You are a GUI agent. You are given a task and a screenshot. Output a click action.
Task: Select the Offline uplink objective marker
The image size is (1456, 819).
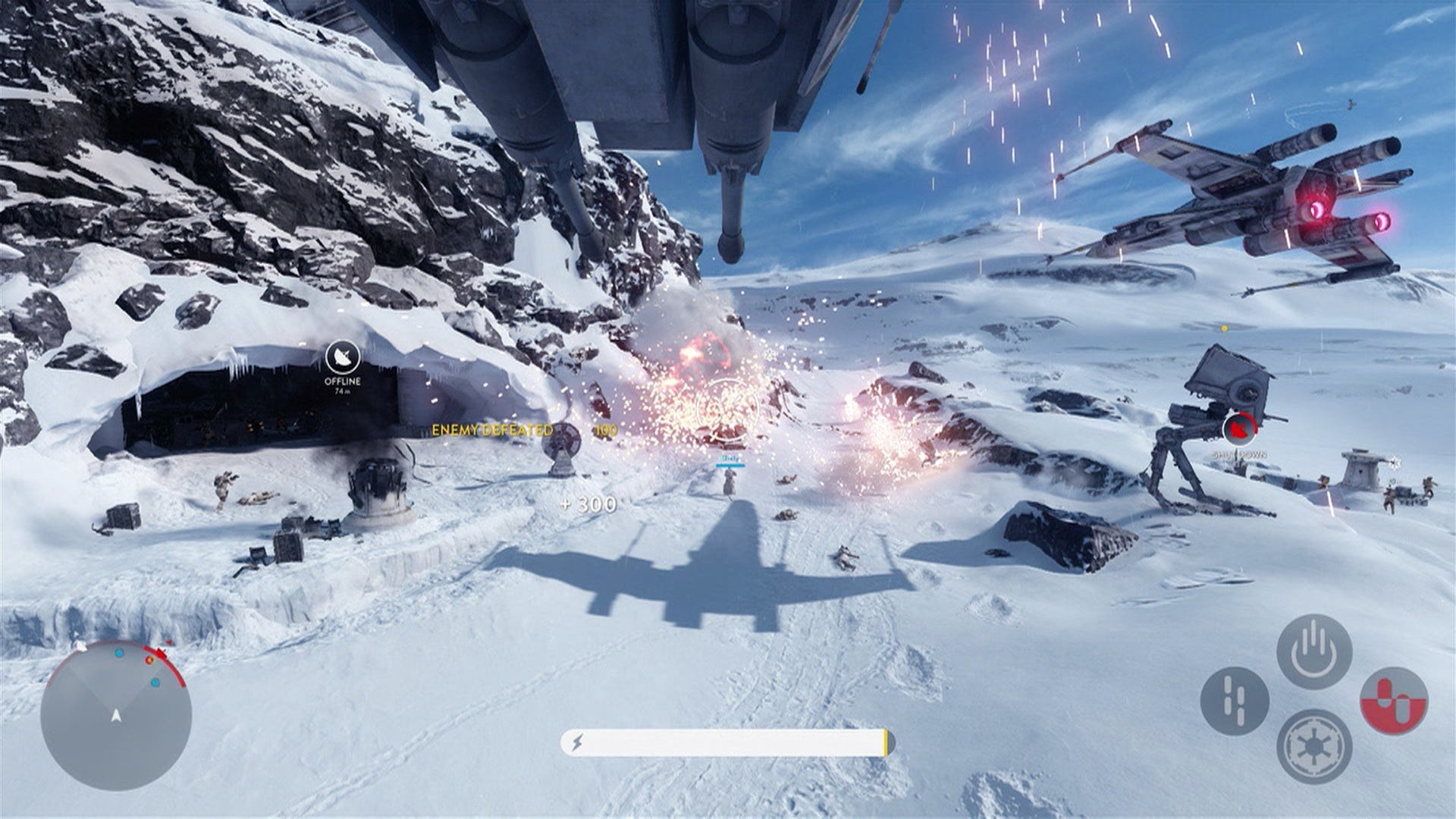tap(342, 357)
